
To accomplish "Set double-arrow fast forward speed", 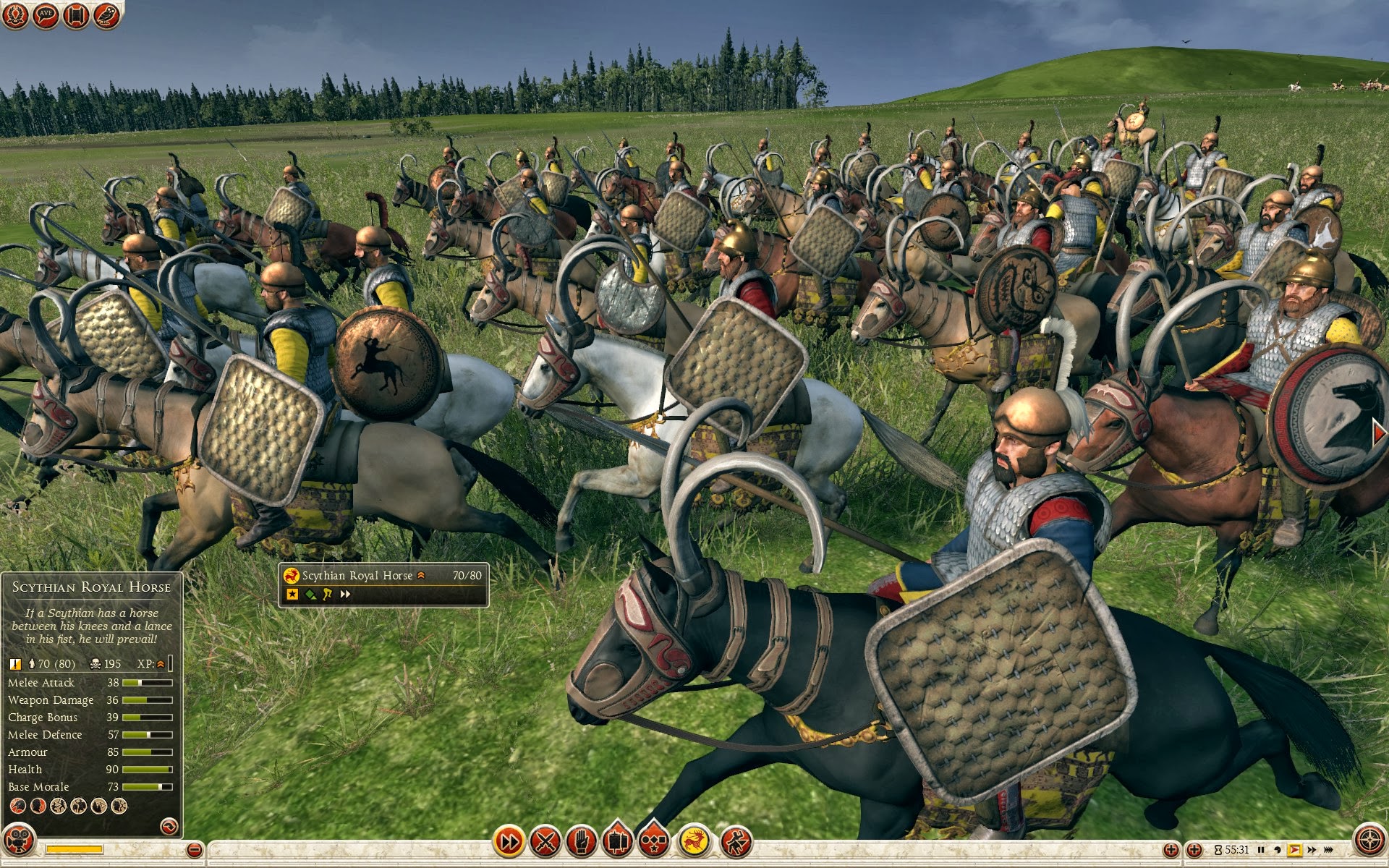I will coord(1311,850).
